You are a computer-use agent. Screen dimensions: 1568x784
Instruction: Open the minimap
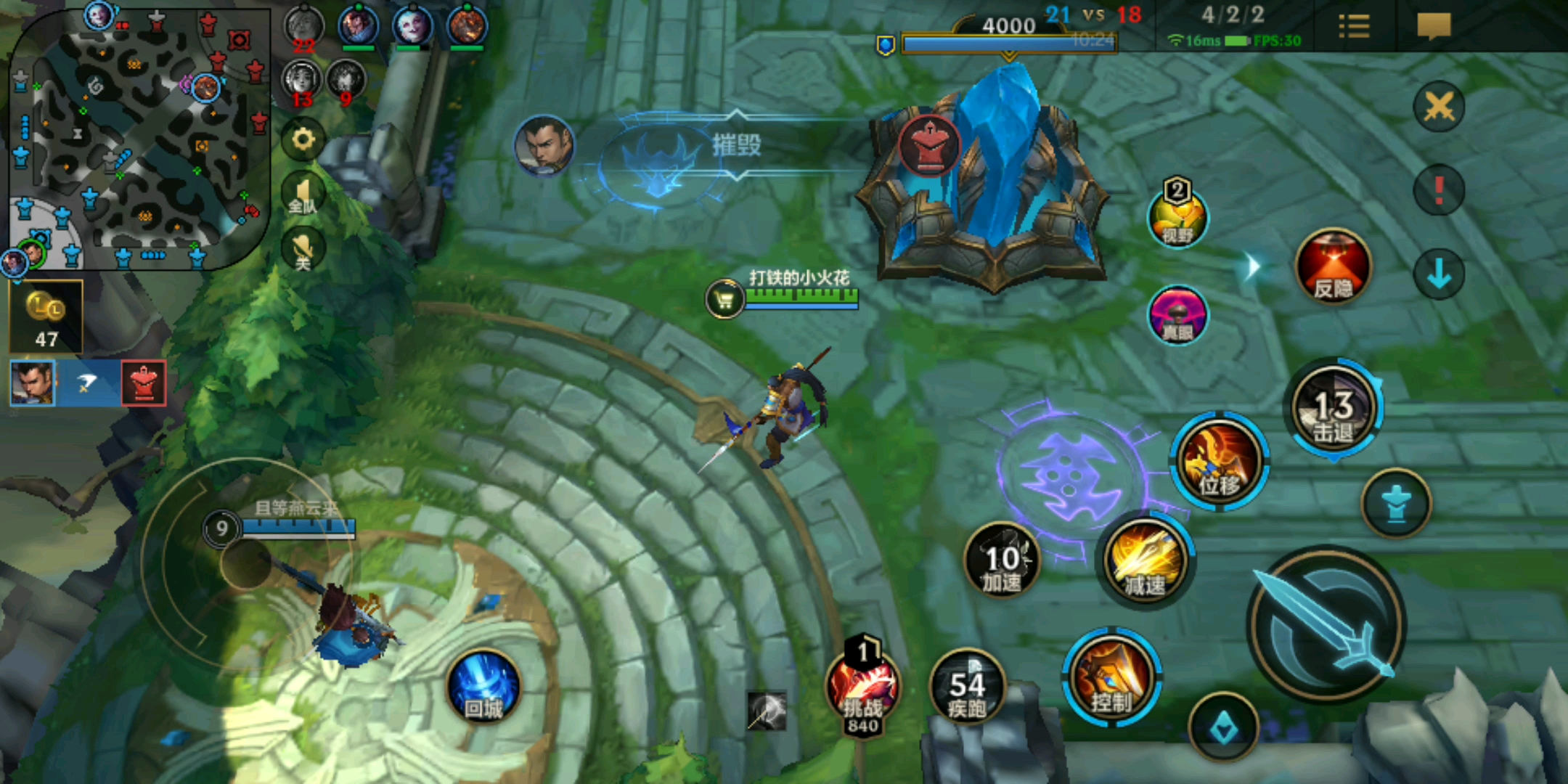(138, 136)
